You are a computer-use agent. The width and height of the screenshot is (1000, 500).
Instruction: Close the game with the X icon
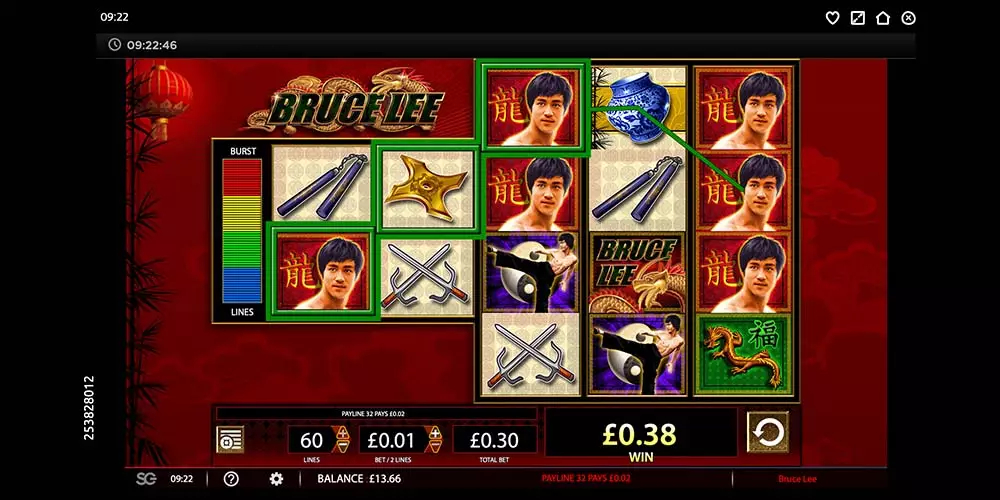[x=908, y=18]
